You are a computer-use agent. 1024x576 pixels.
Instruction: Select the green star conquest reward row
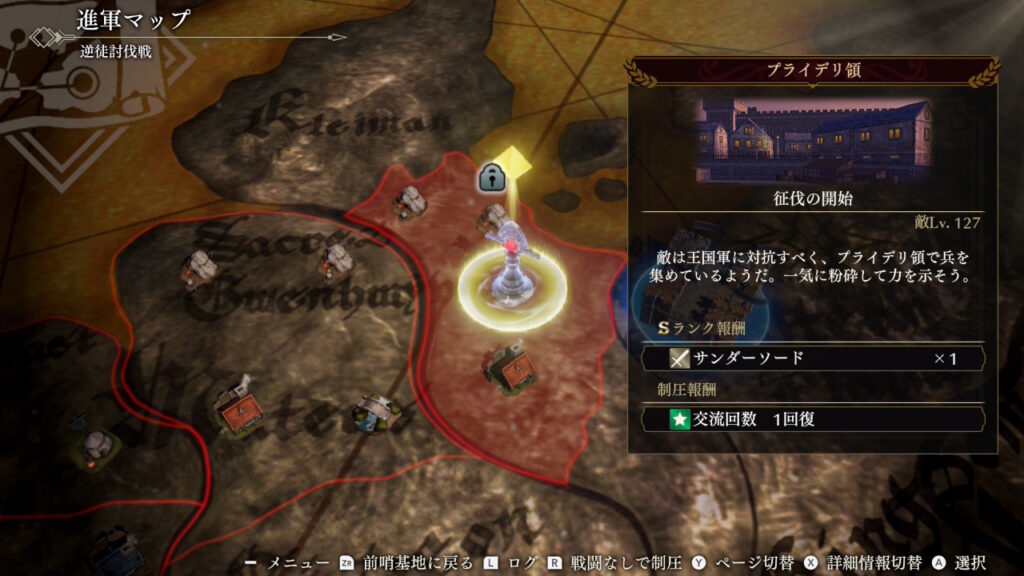813,419
